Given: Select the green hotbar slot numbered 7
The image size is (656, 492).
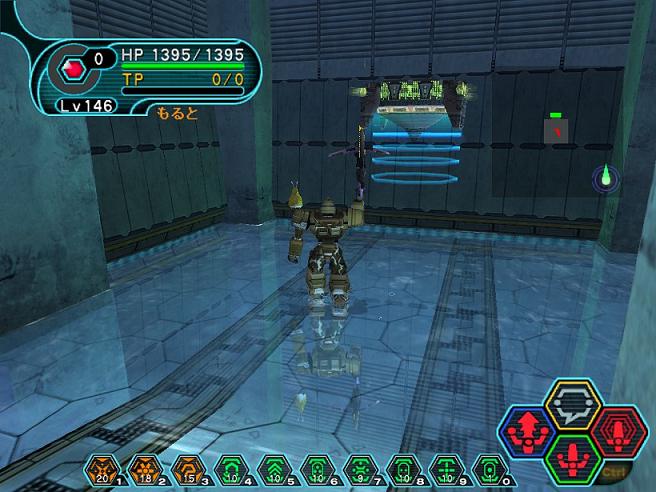Looking at the screenshot, I should [358, 467].
